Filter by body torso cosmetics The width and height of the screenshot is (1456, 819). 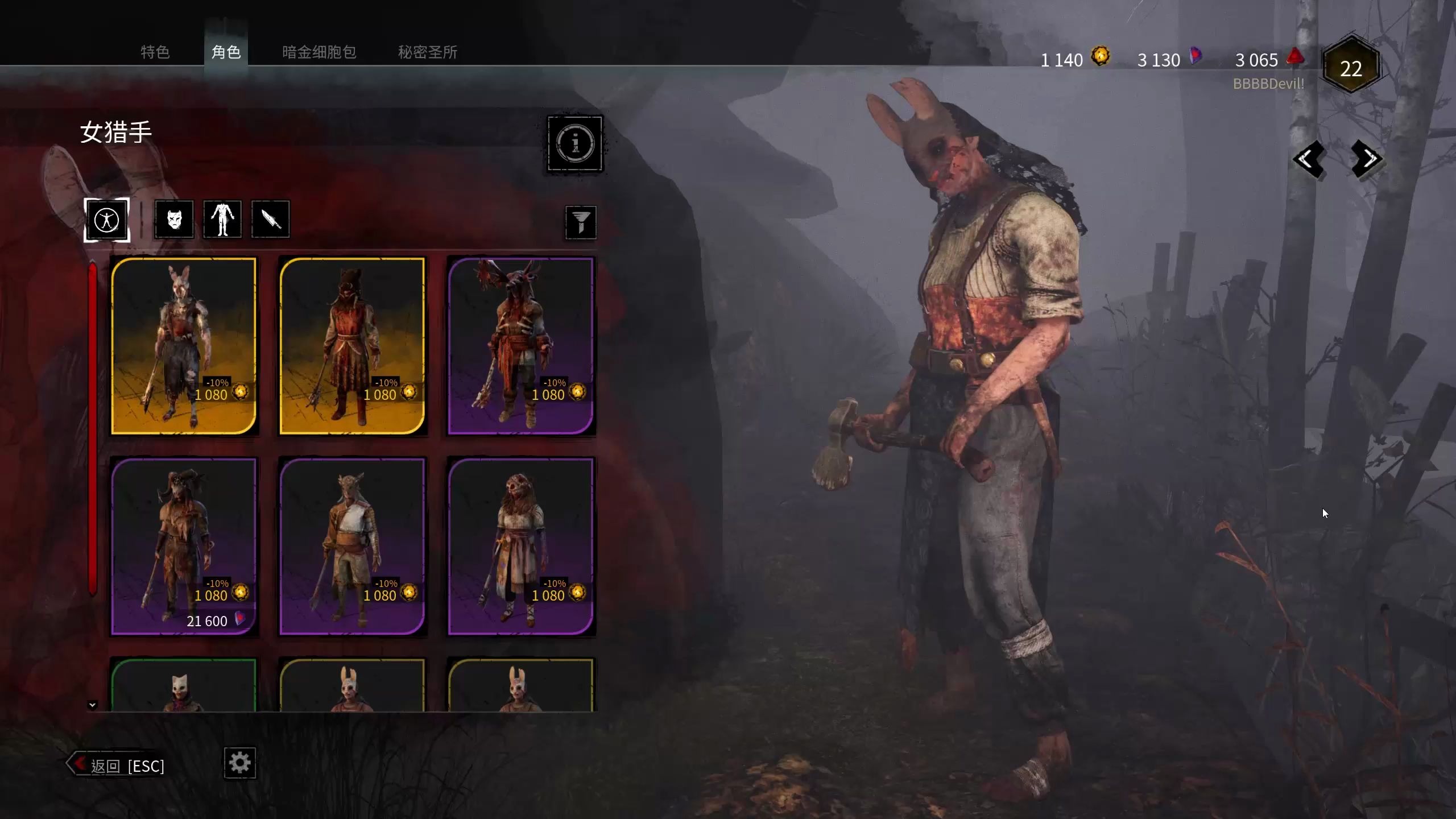click(222, 219)
